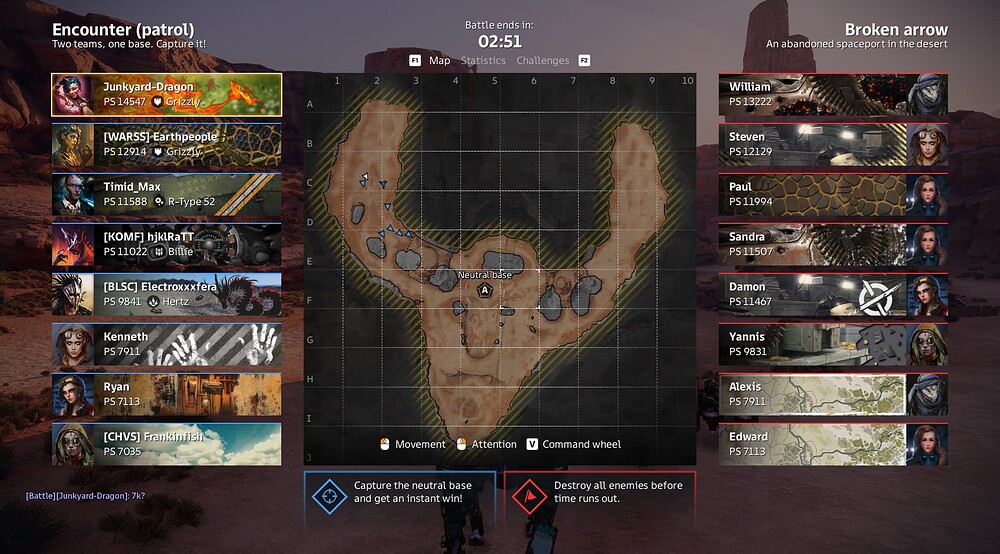The width and height of the screenshot is (1000, 554).
Task: Click enemy Steven's player card
Action: (x=833, y=144)
